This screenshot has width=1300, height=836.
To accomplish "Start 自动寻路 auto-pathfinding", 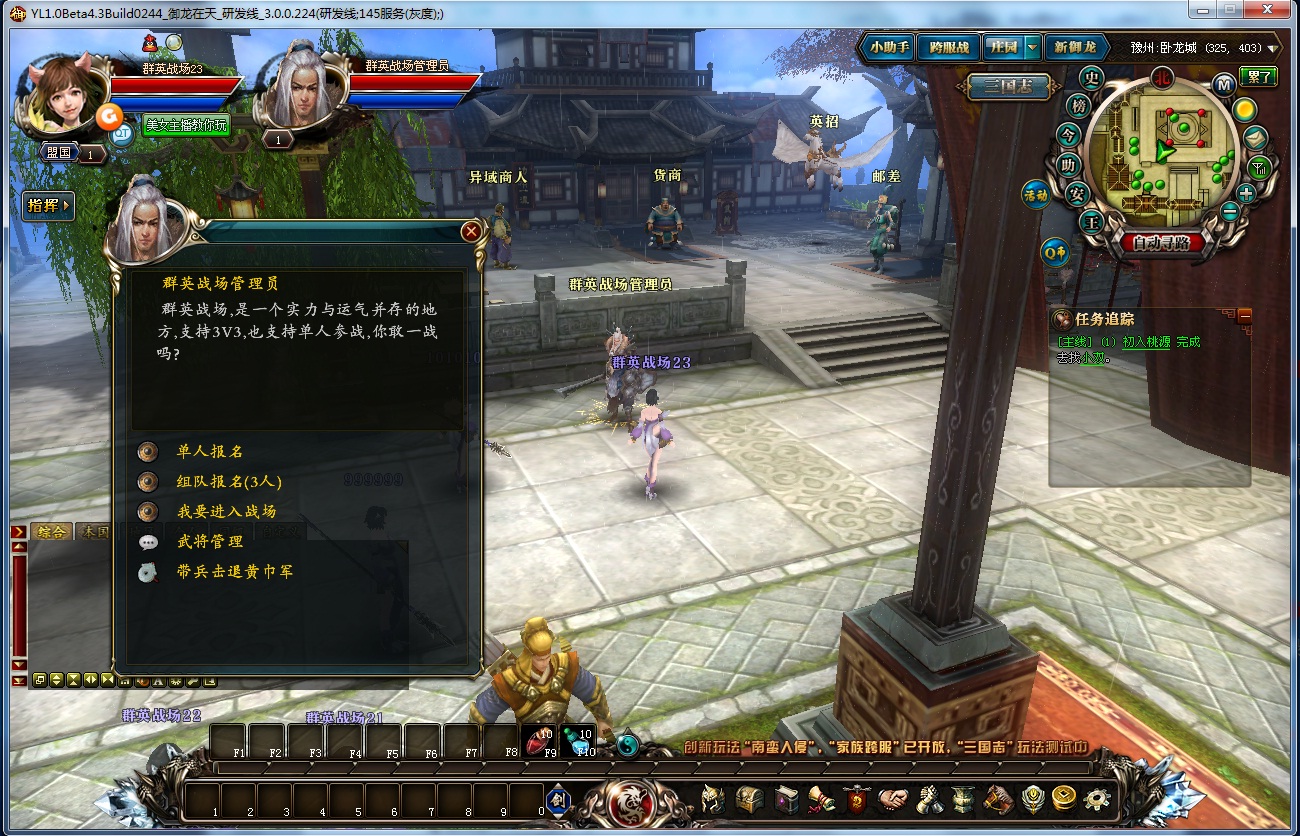I will coord(1161,242).
